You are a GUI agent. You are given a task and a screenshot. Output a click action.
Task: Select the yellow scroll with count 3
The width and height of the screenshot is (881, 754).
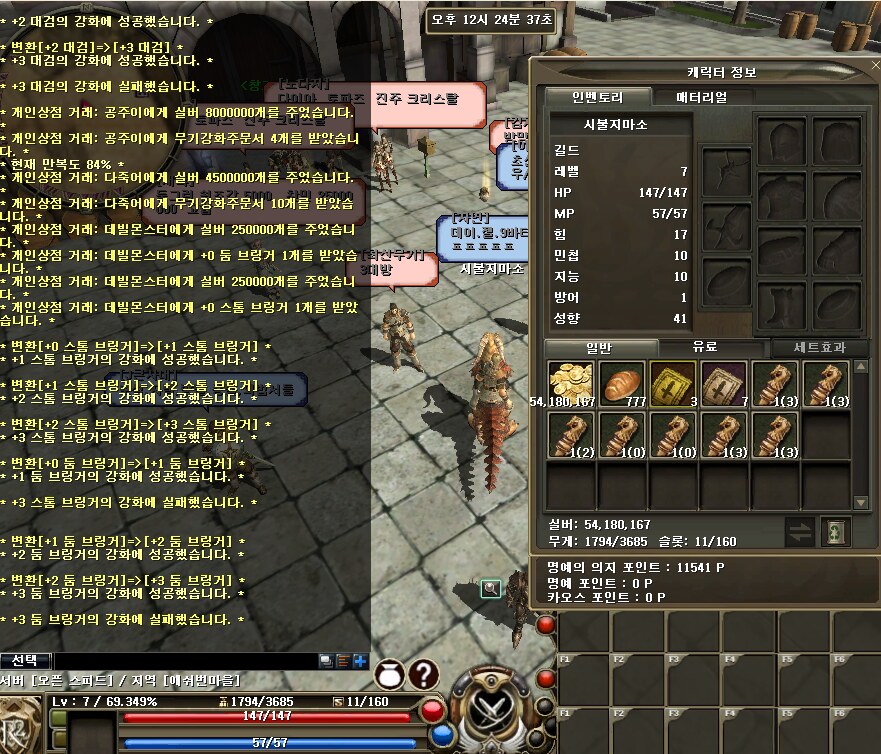pos(673,384)
